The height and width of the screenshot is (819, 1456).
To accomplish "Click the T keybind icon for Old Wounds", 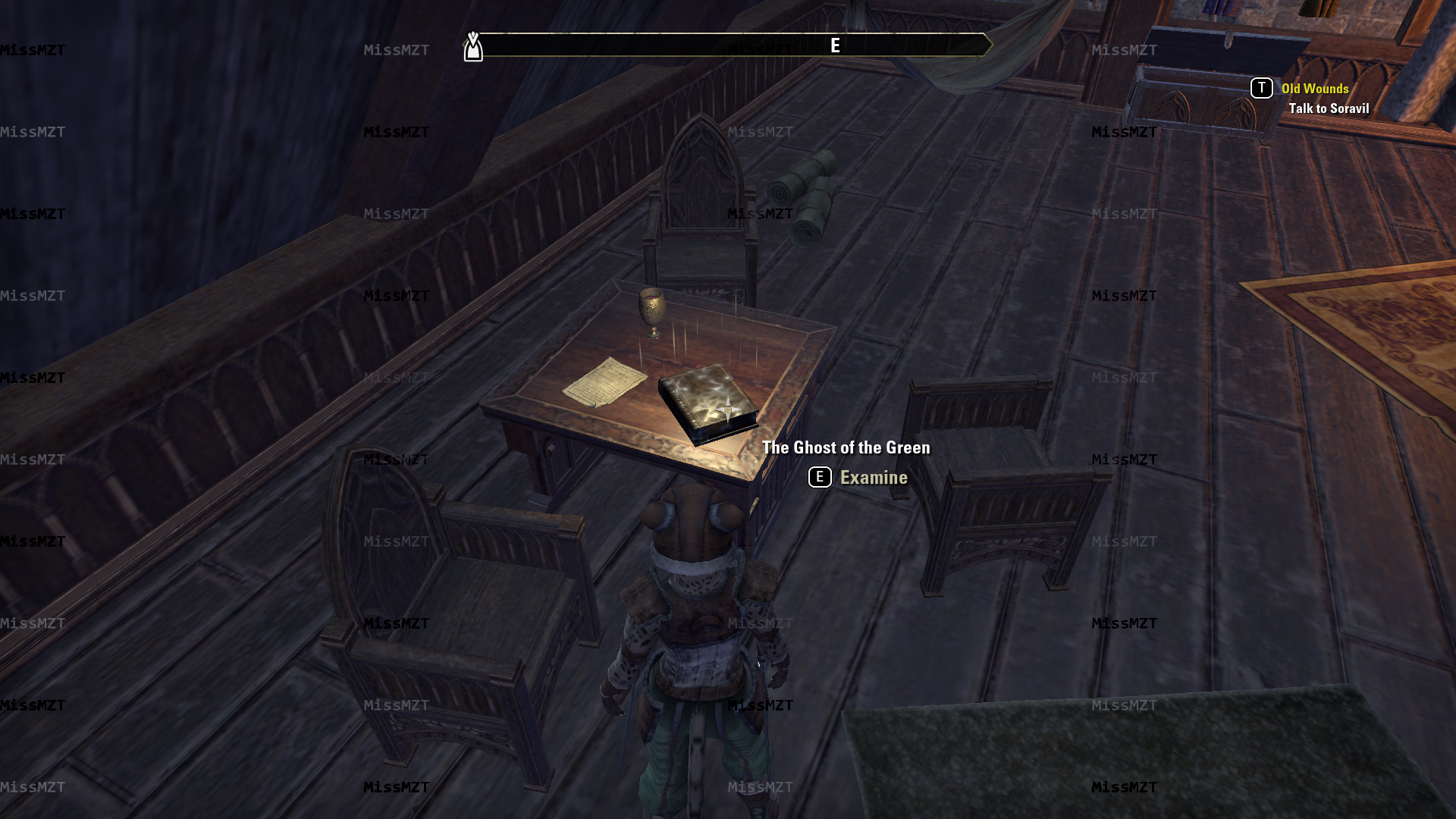I will [x=1261, y=88].
